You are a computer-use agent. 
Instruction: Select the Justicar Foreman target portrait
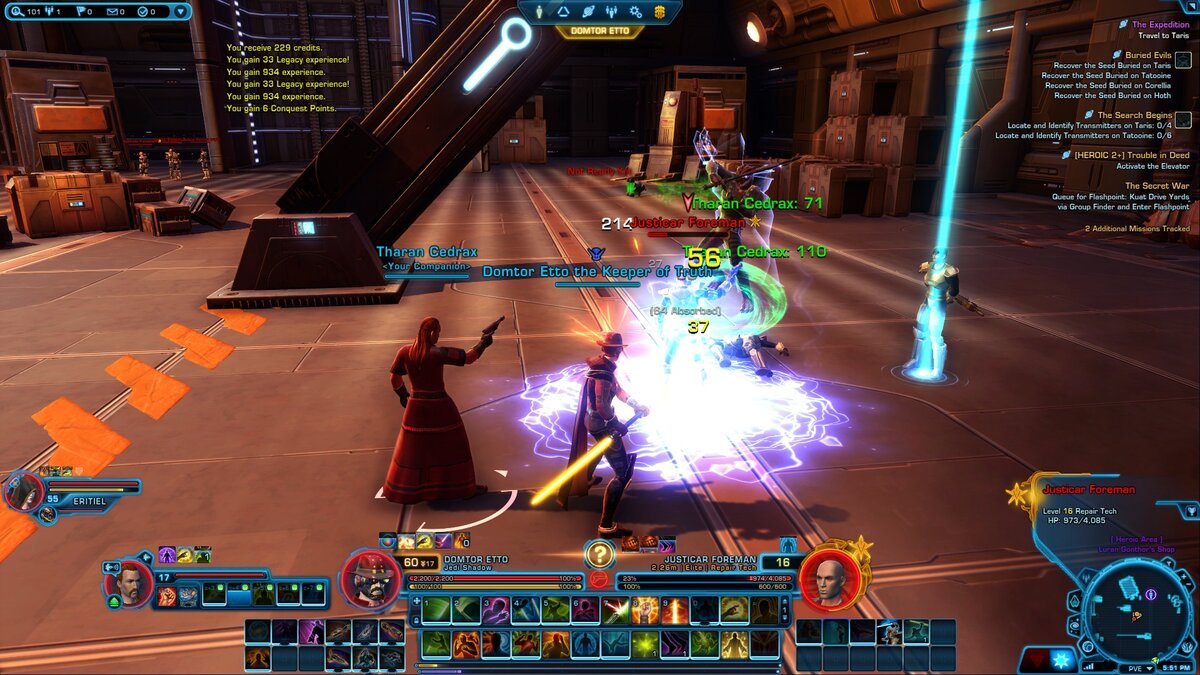point(830,578)
